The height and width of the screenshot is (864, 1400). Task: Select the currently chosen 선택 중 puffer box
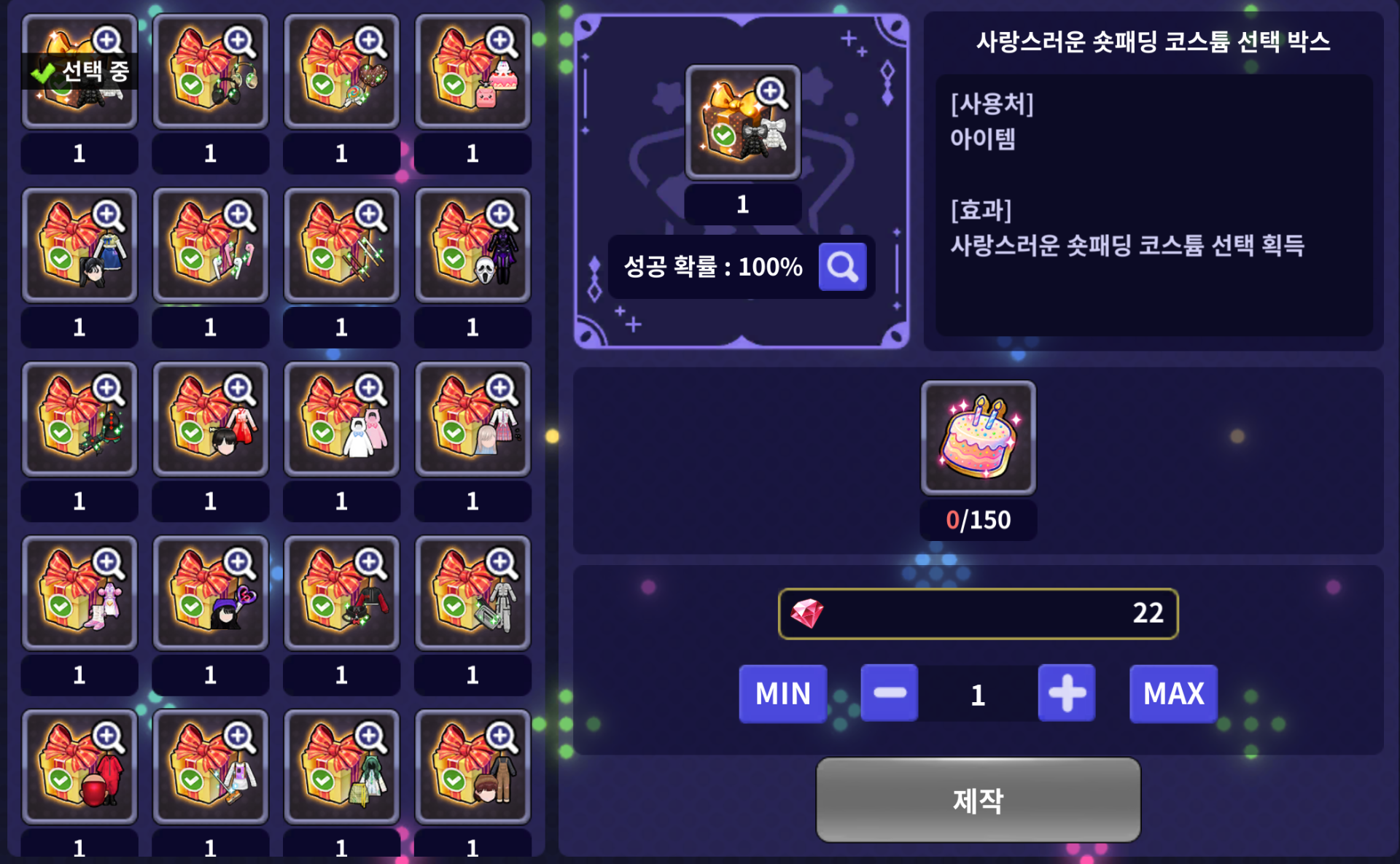click(79, 71)
